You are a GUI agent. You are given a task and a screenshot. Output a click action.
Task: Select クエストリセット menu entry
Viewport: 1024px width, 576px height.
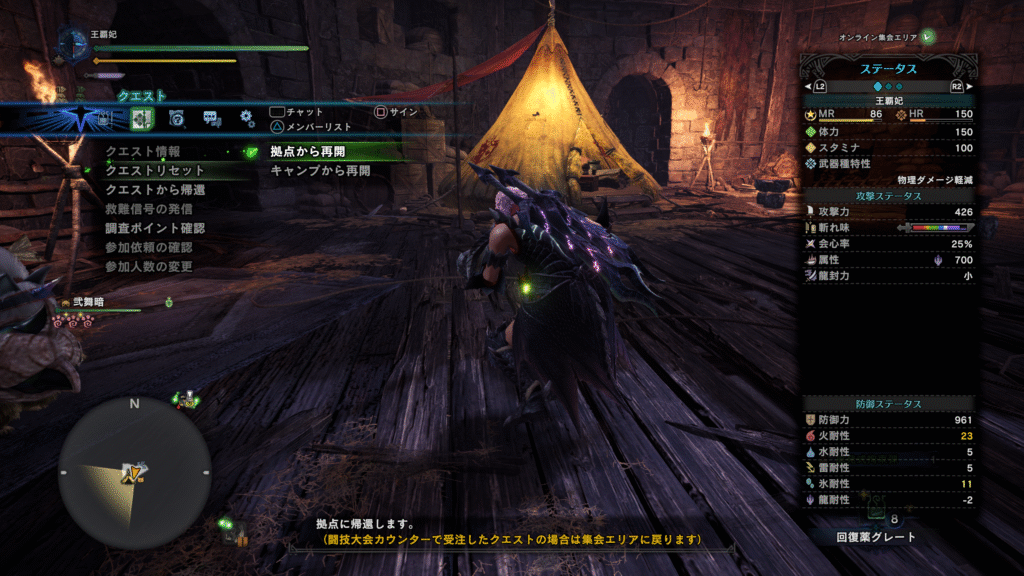click(x=155, y=171)
